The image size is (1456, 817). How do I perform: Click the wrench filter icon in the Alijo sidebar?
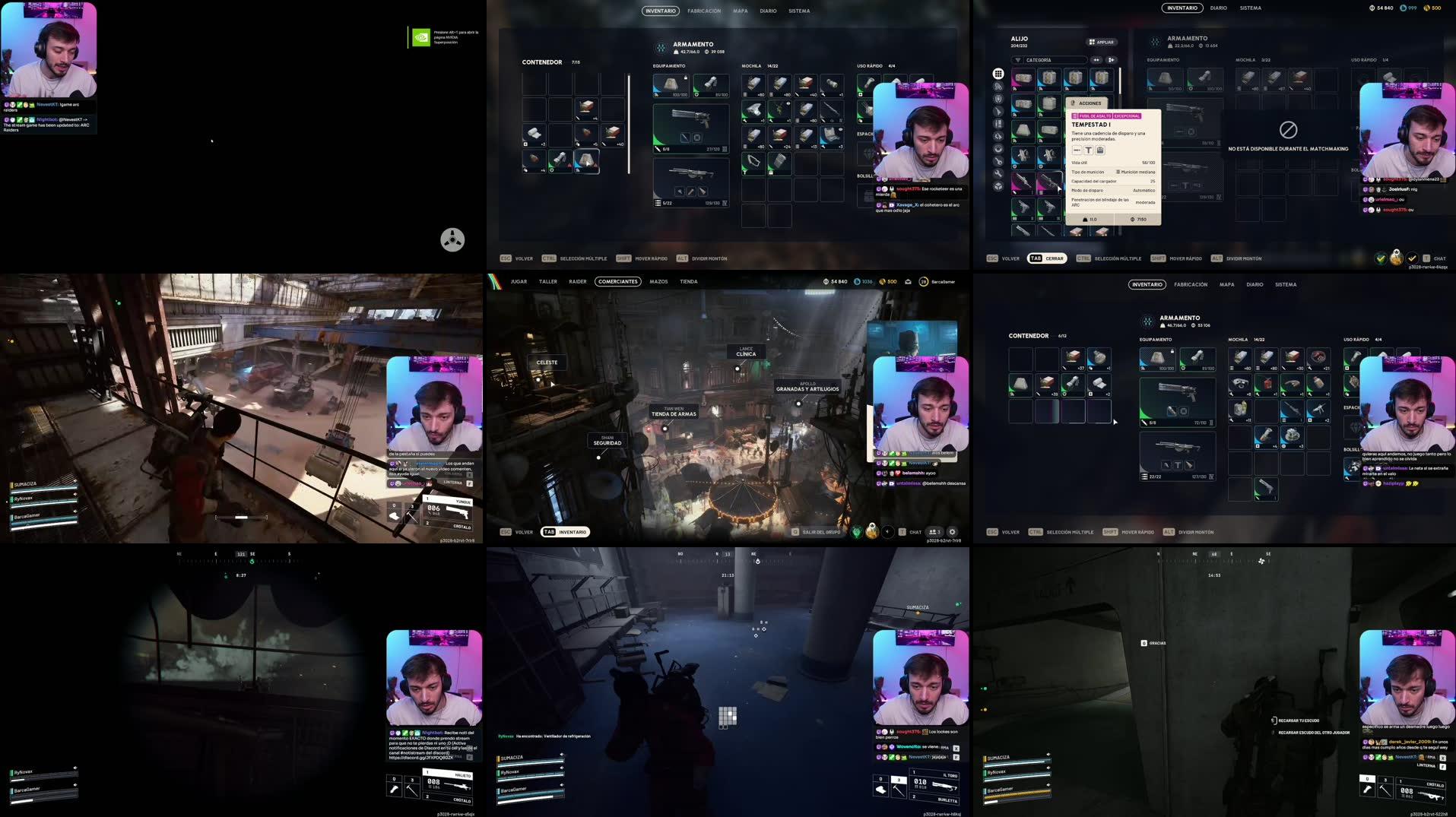click(x=998, y=173)
